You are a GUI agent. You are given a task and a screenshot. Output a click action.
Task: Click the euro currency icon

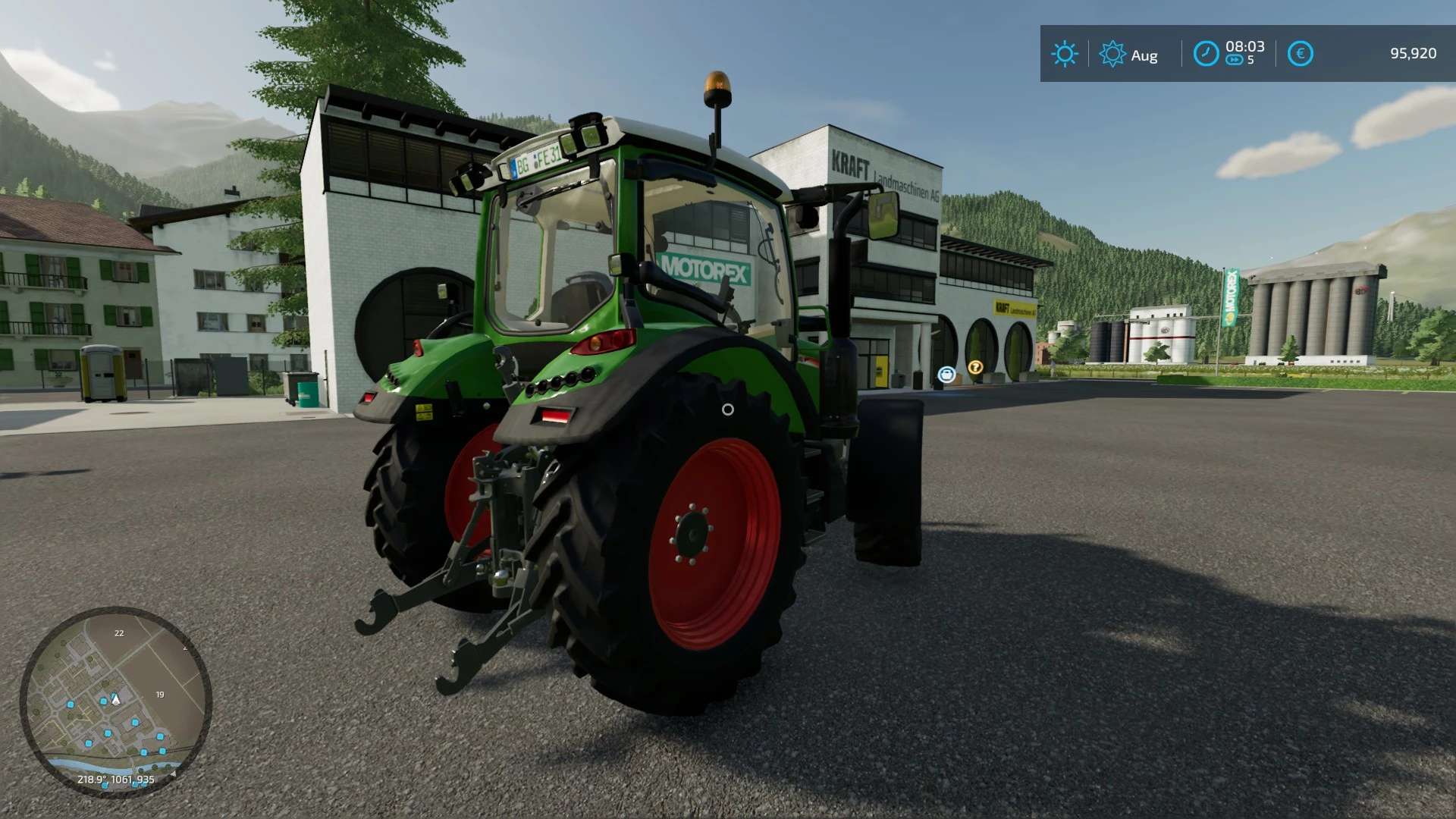click(x=1300, y=54)
